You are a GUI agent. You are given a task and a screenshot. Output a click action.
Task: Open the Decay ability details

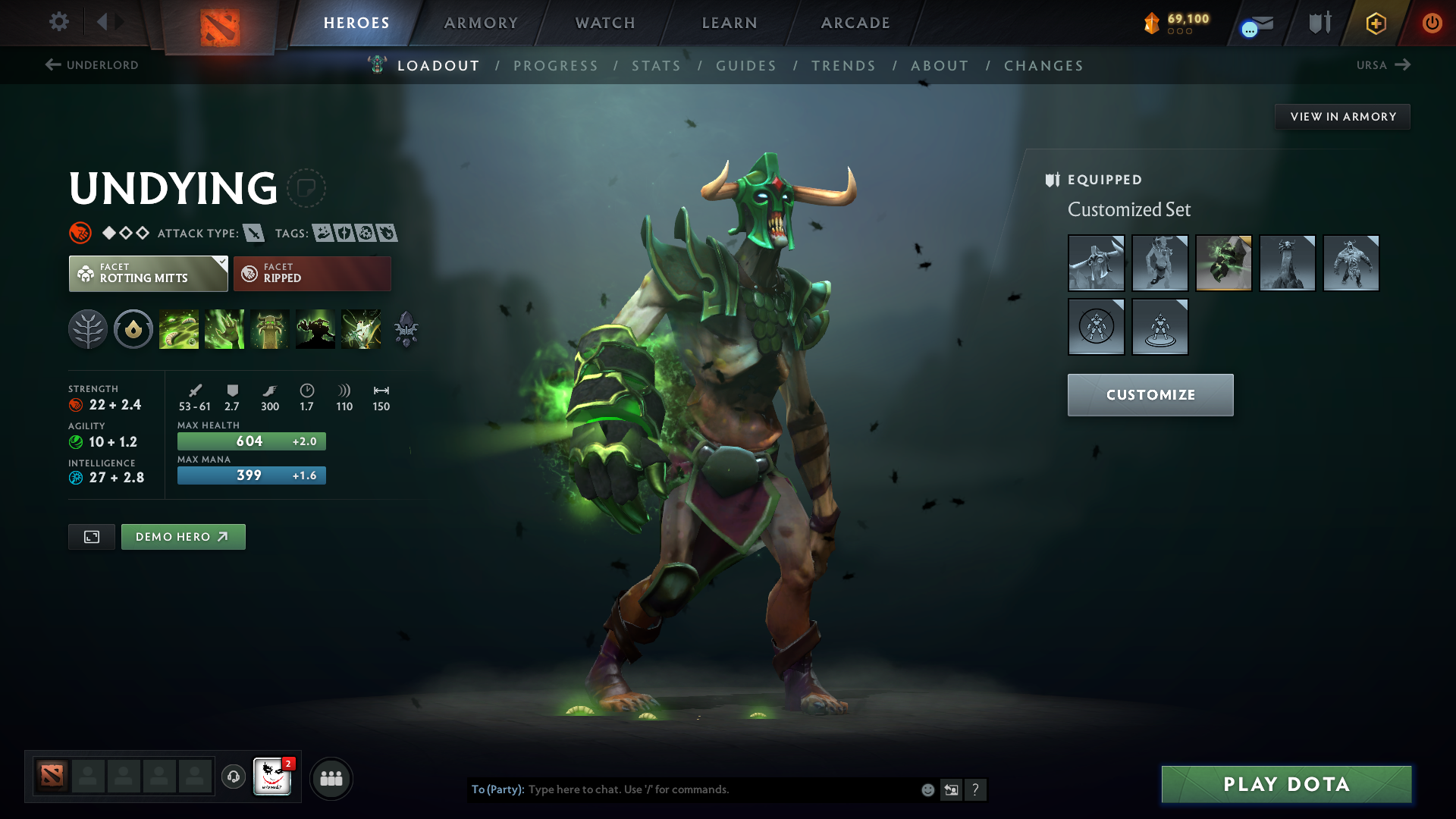click(179, 328)
